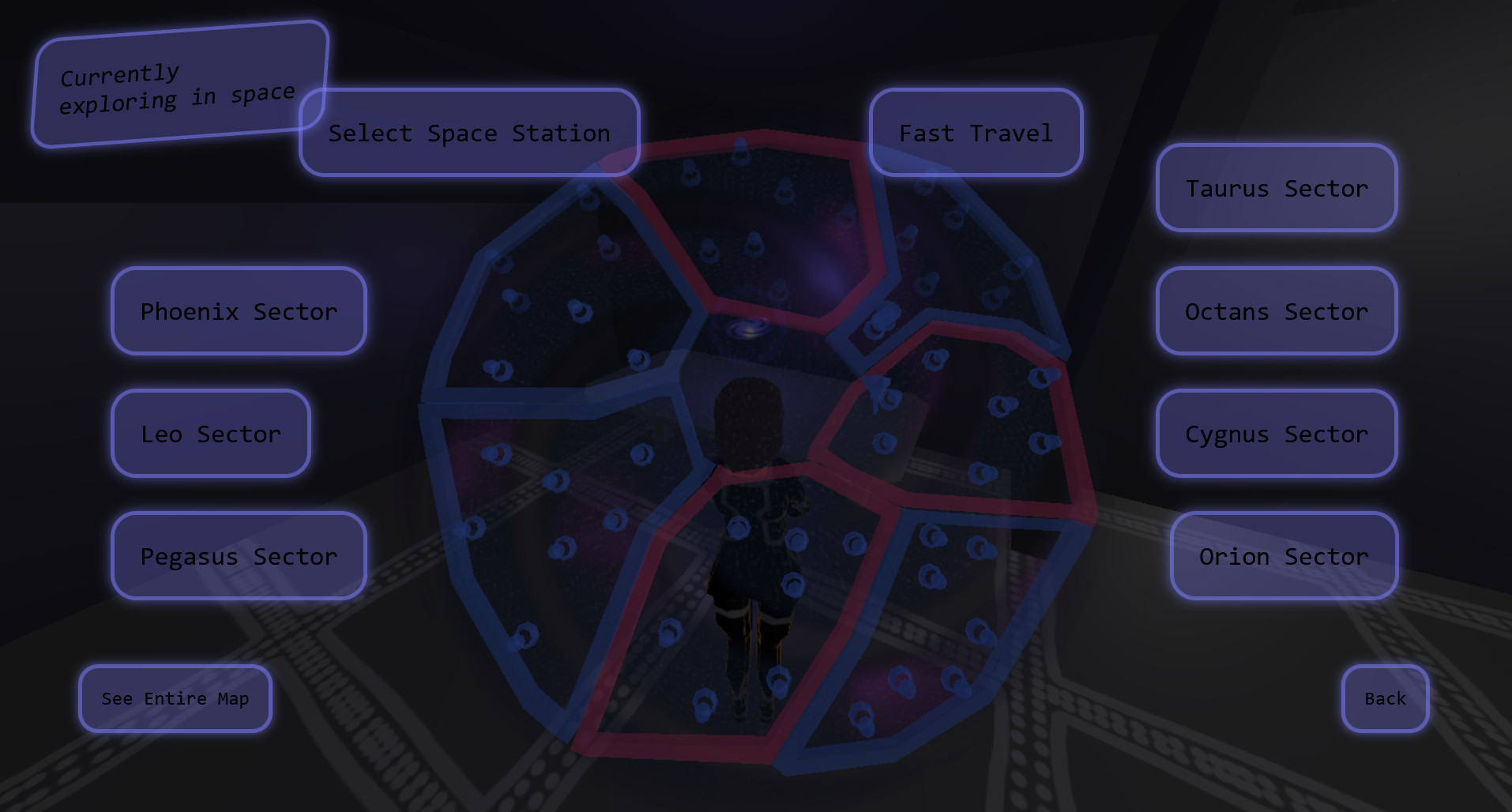Screen dimensions: 1512x812
Task: Activate Fast Travel
Action: [976, 133]
